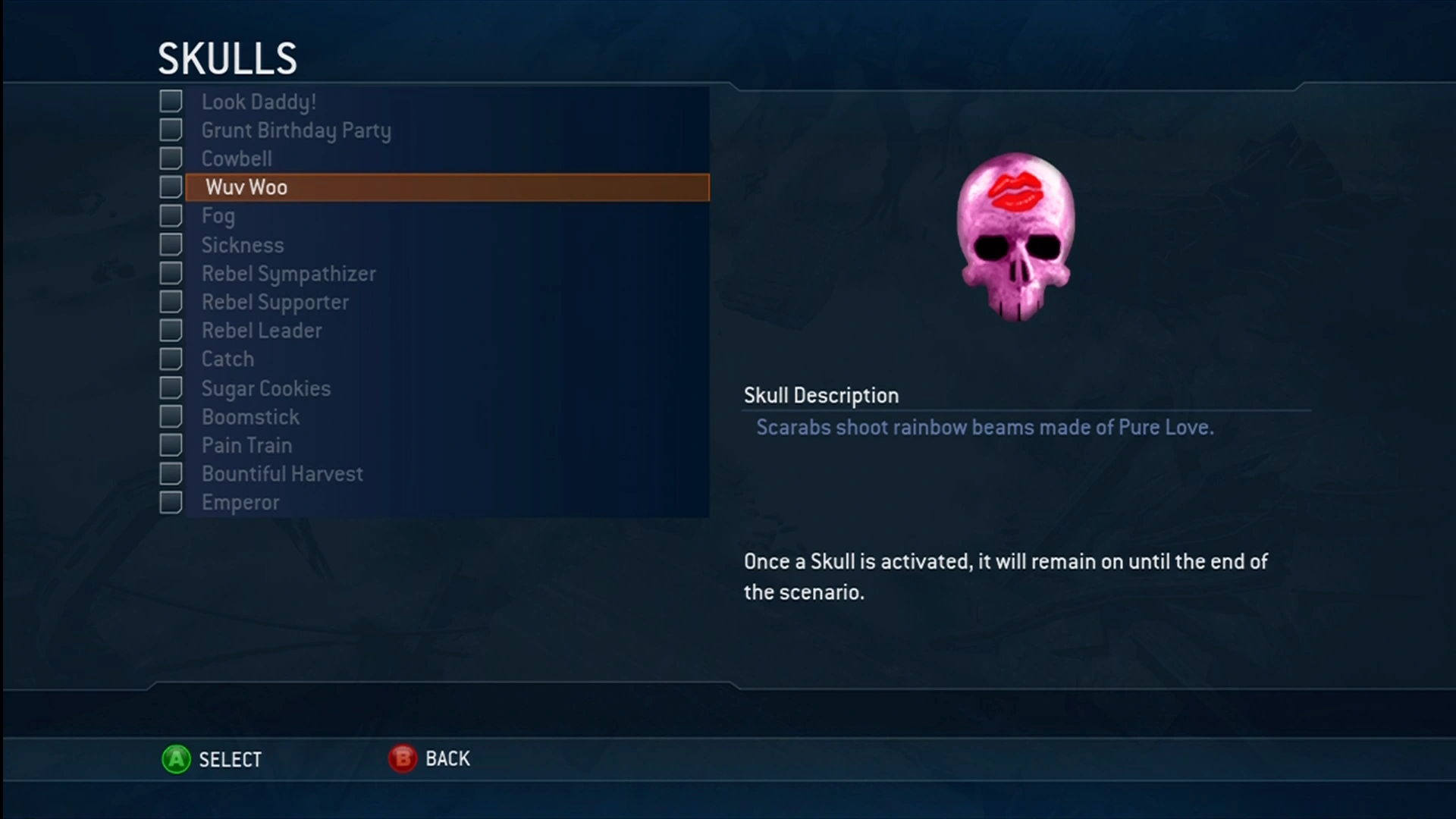Check the Sickness skull box
The height and width of the screenshot is (819, 1456).
[170, 244]
